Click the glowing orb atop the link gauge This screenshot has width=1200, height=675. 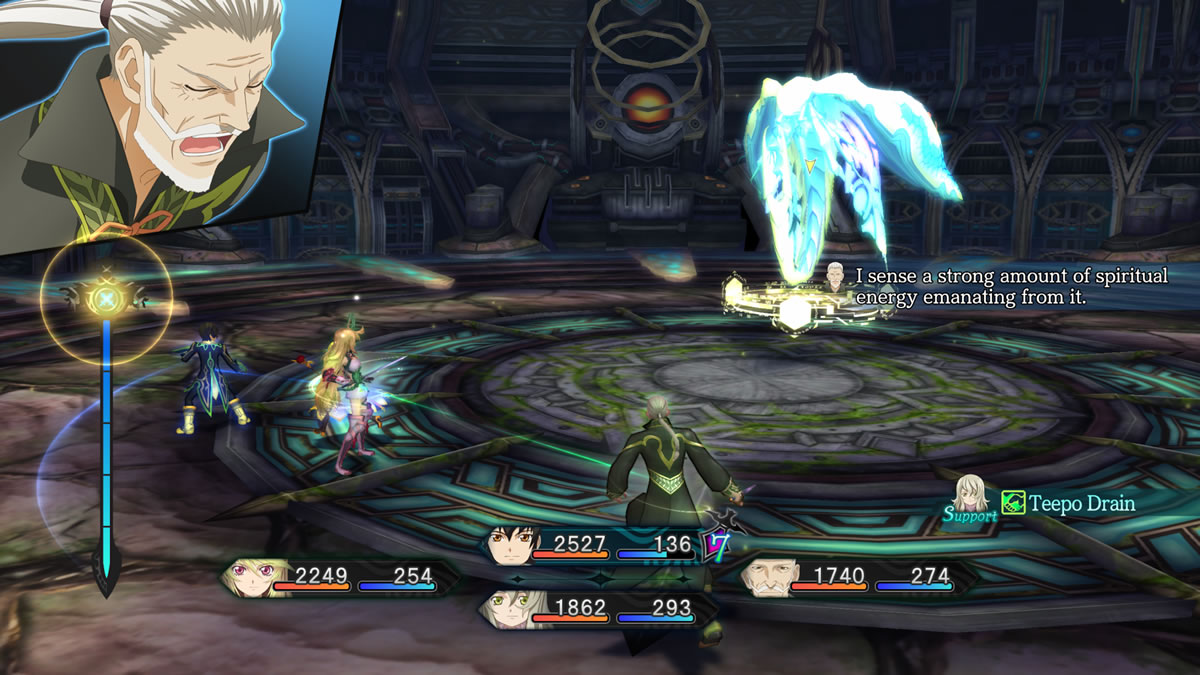[106, 297]
